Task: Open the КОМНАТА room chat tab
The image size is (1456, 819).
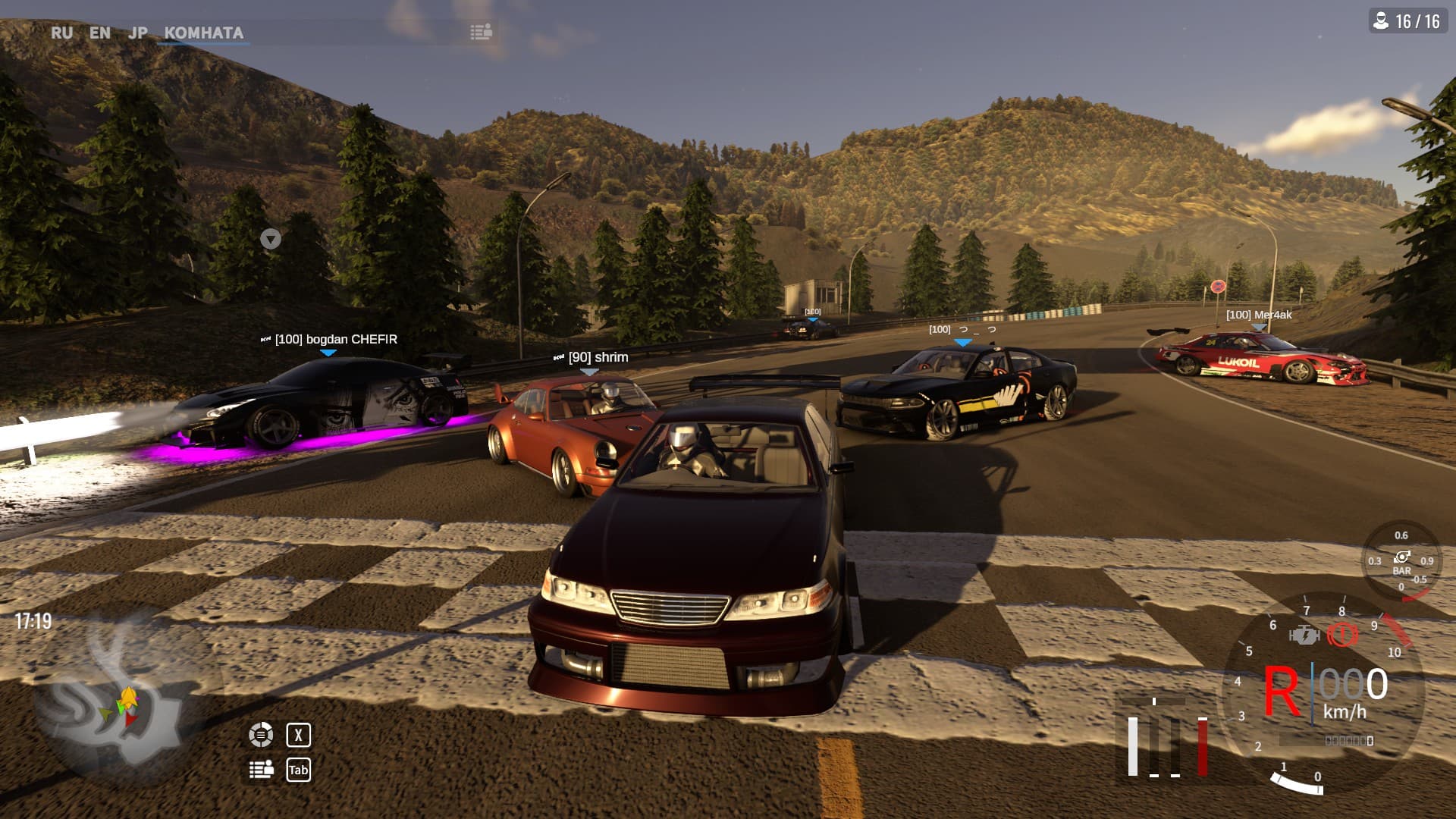Action: (x=203, y=33)
